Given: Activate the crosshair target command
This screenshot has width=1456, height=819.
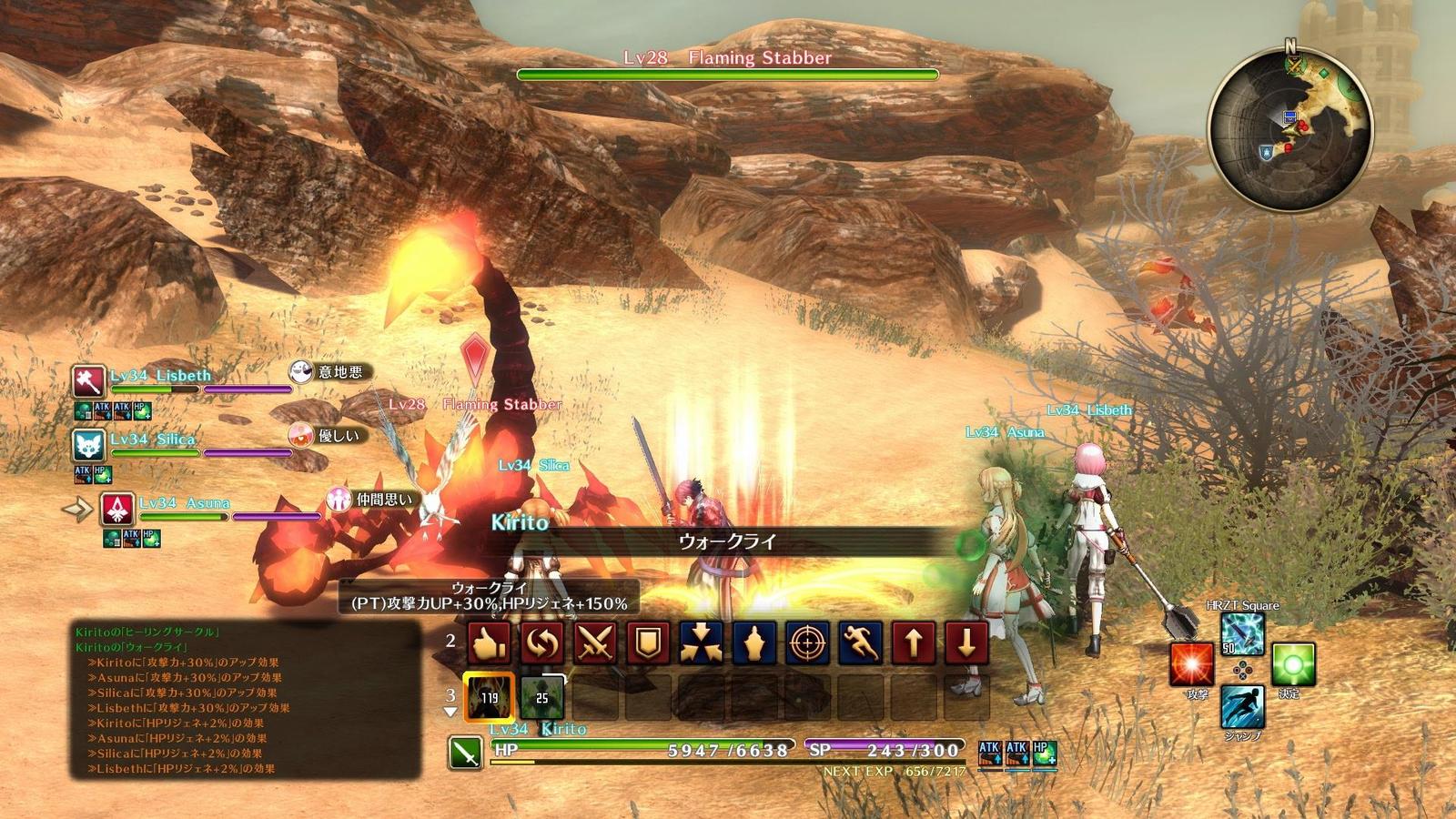Looking at the screenshot, I should tap(807, 643).
